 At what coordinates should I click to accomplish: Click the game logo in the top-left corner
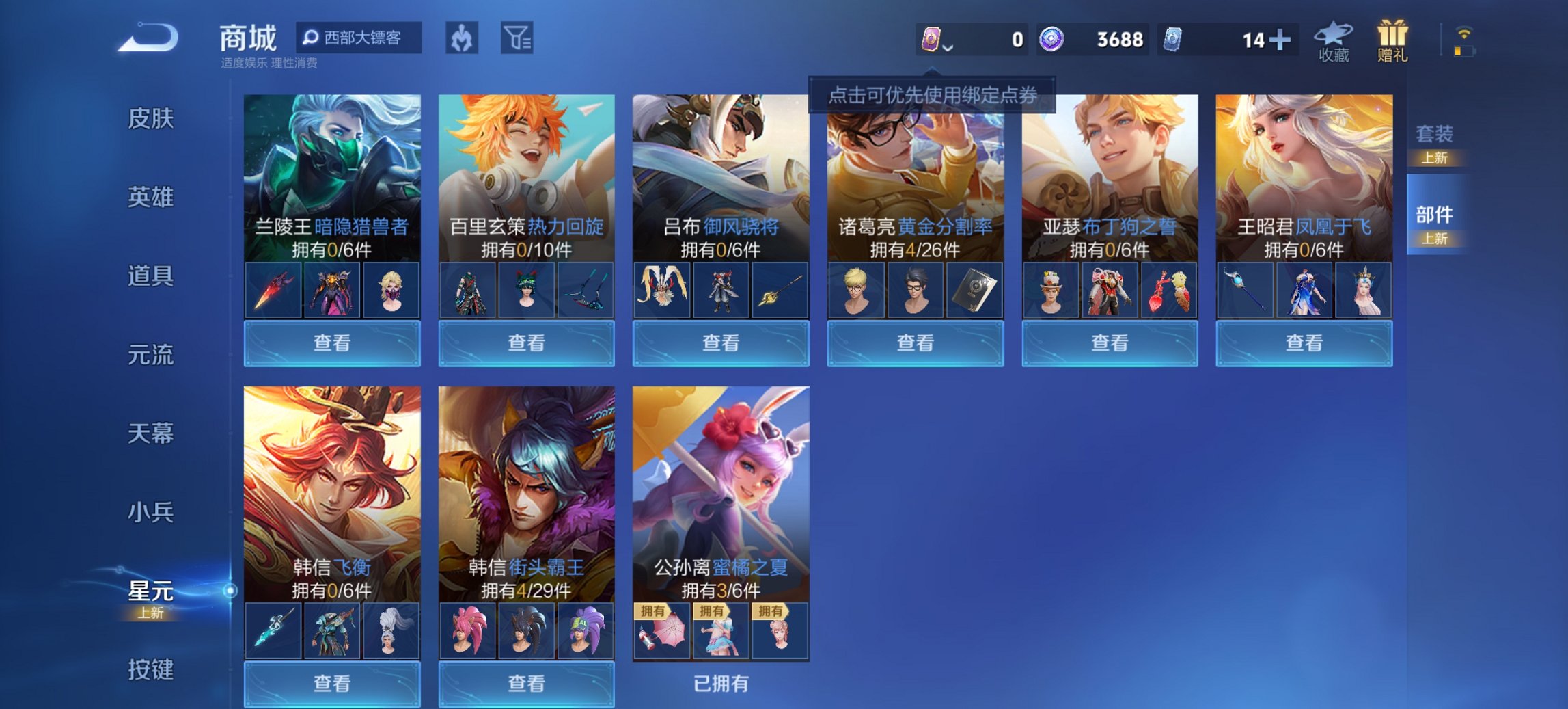151,38
